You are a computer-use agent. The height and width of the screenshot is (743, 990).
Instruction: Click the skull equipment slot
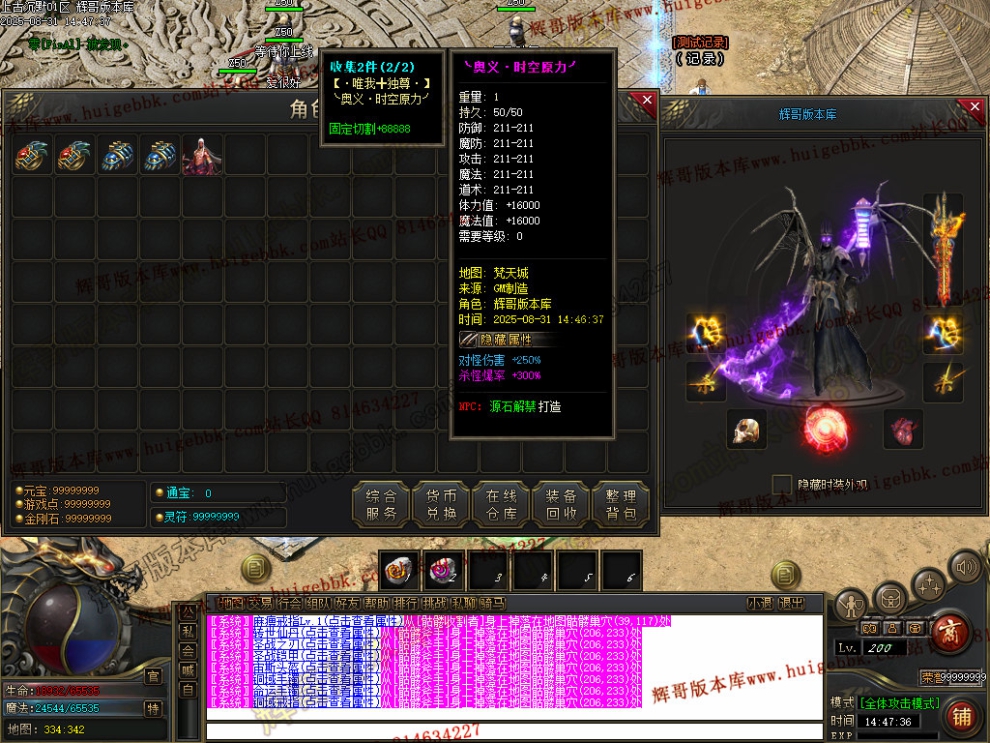pyautogui.click(x=746, y=429)
